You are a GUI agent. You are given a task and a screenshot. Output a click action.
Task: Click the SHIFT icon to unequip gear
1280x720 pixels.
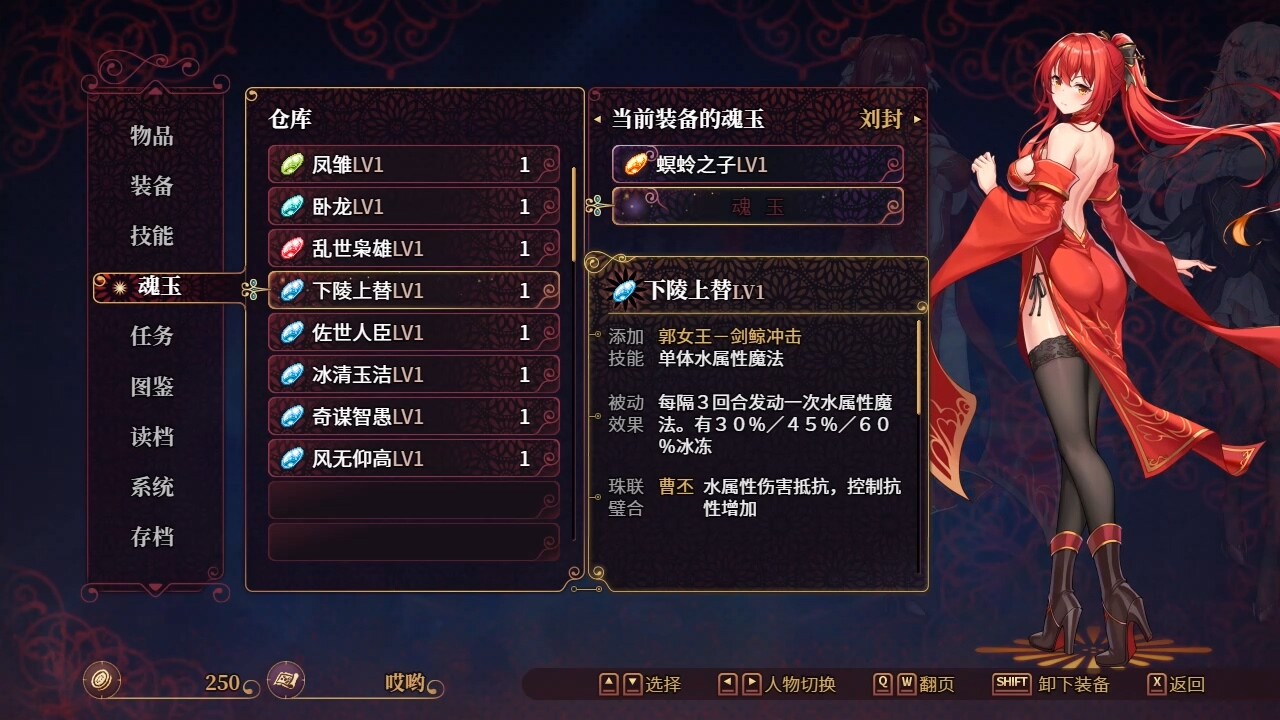[1012, 685]
